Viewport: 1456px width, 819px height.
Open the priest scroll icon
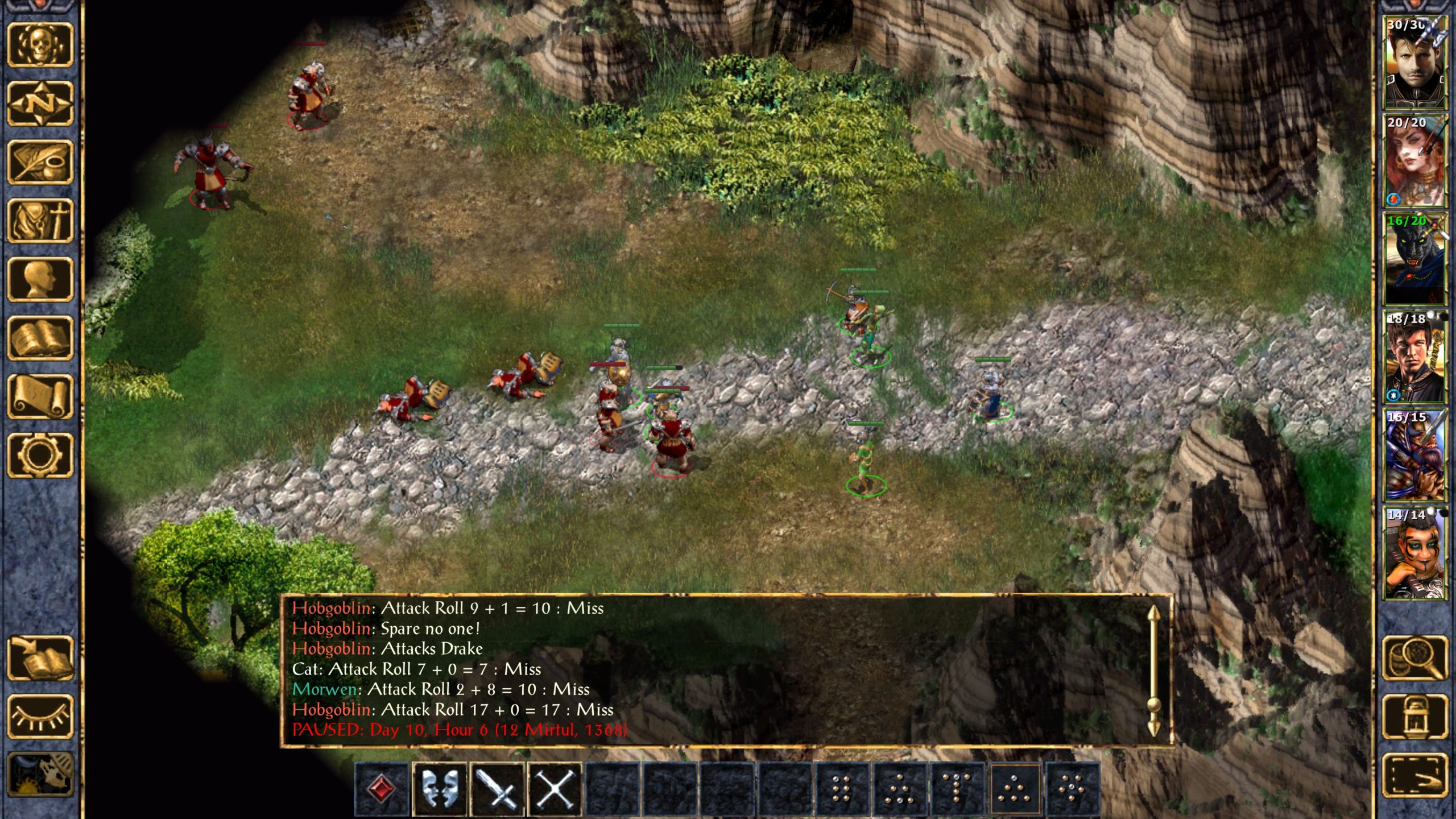[40, 397]
